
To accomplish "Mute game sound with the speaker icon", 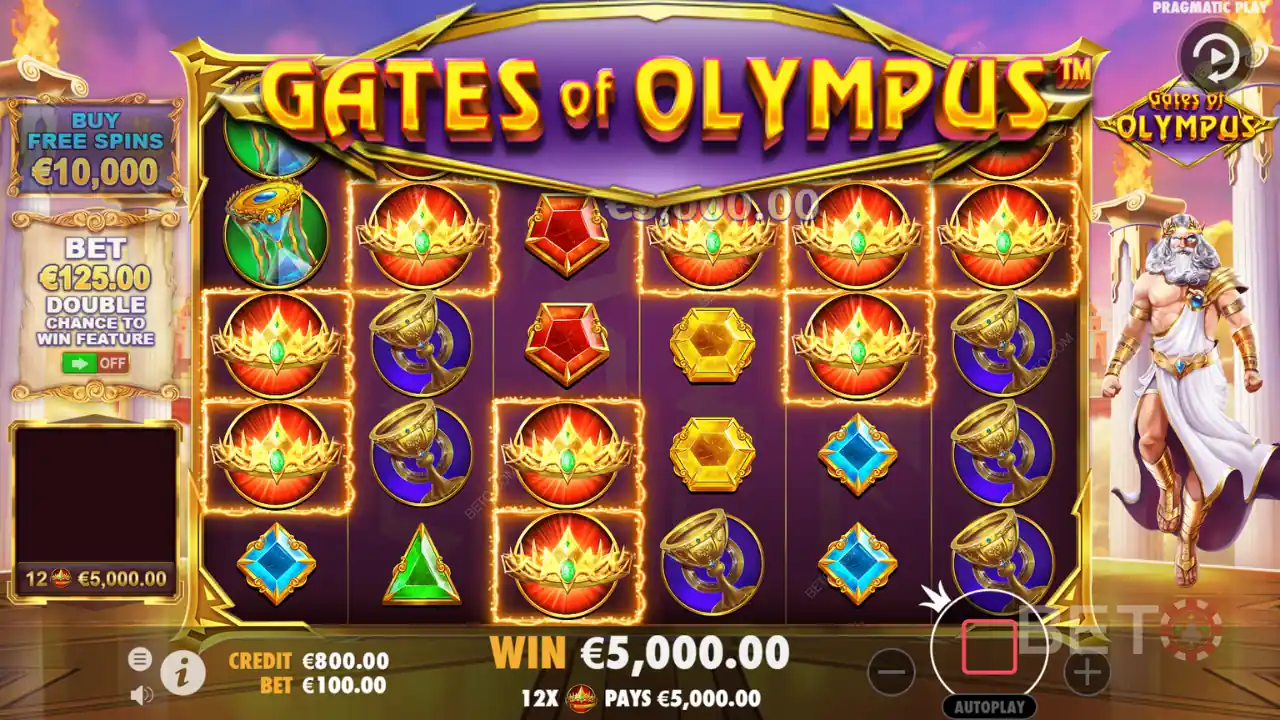I will tap(140, 695).
